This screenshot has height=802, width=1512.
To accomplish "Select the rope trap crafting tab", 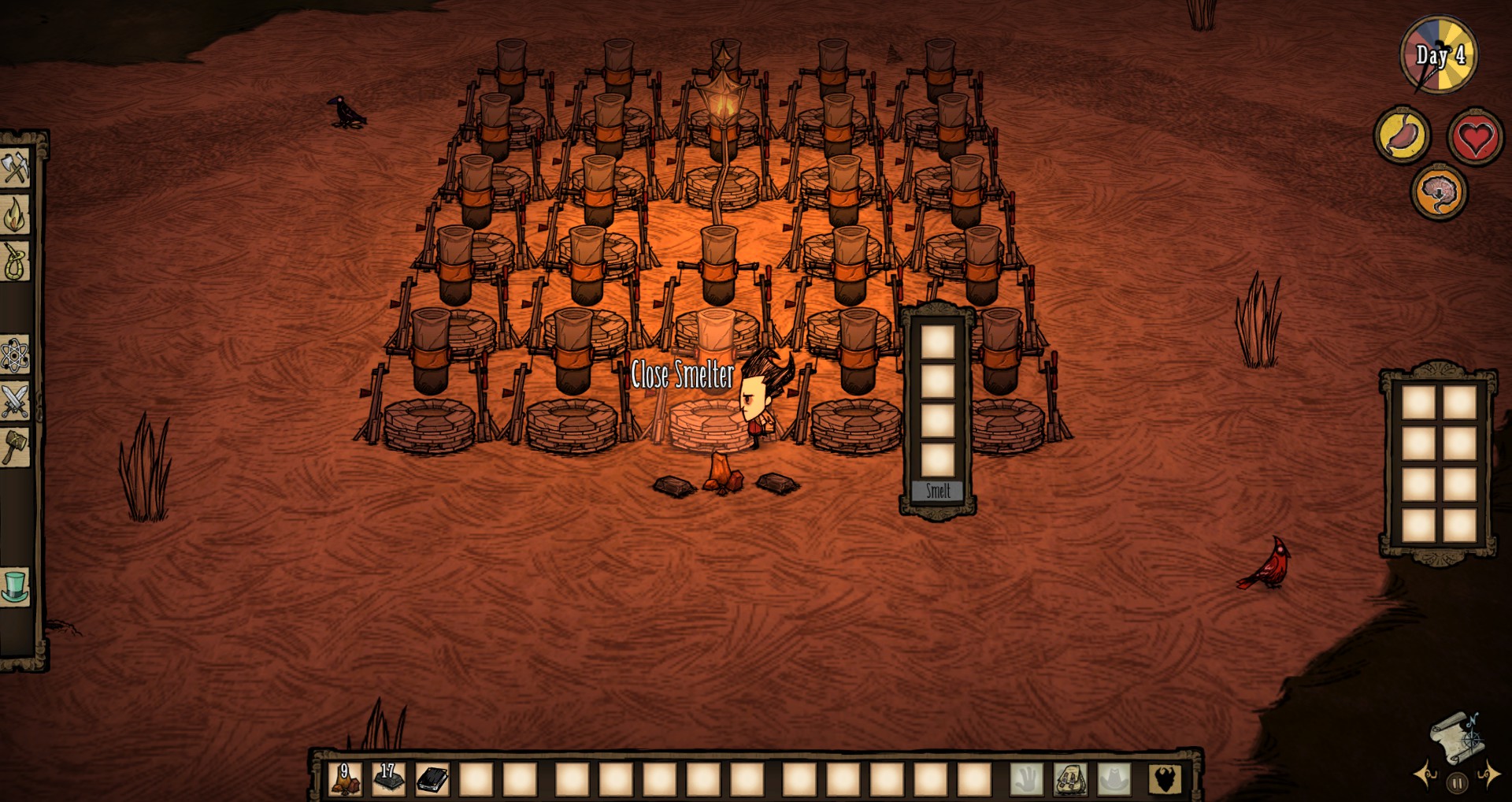I will [x=15, y=262].
